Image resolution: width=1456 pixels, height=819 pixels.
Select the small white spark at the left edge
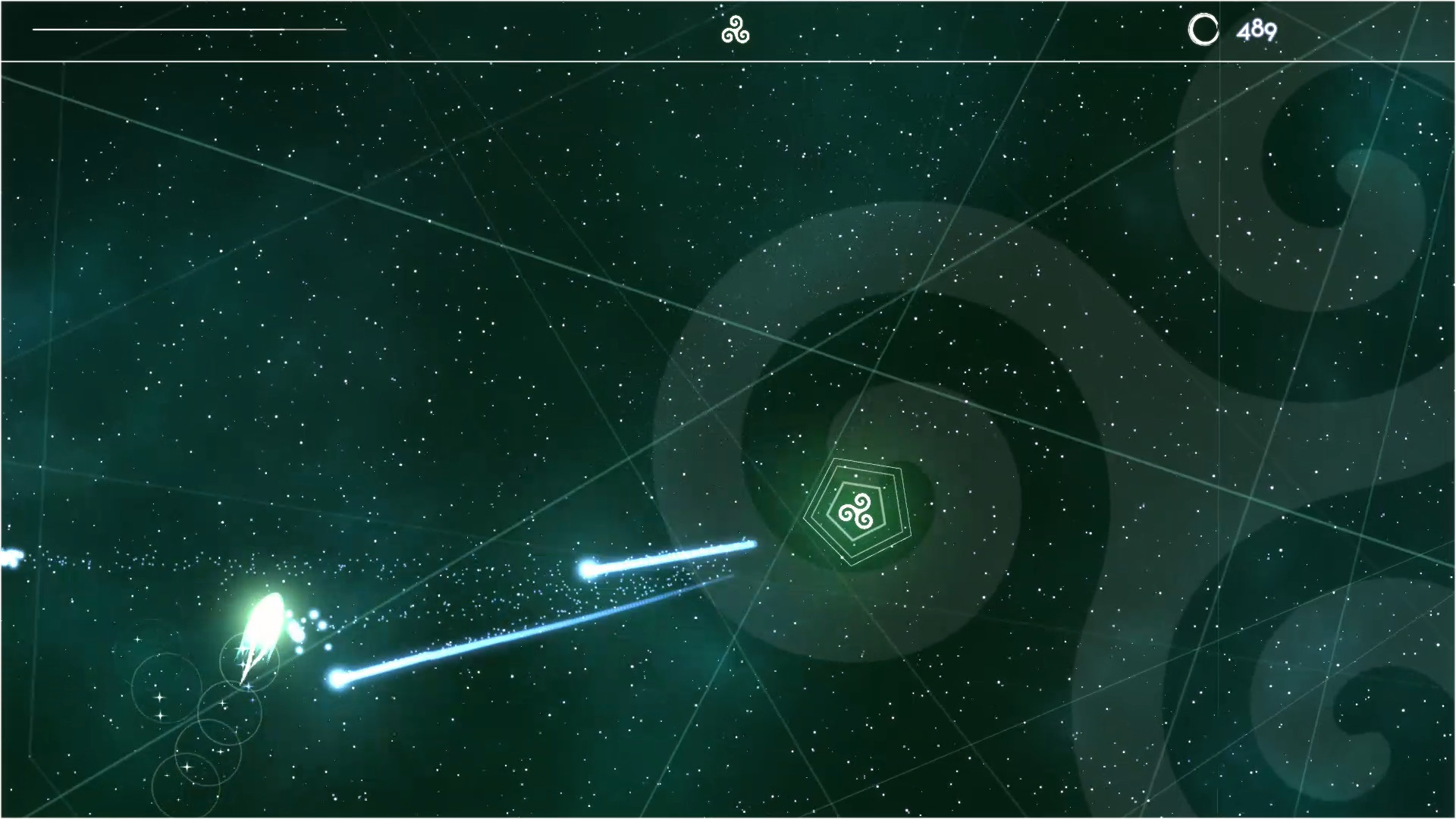(x=9, y=557)
